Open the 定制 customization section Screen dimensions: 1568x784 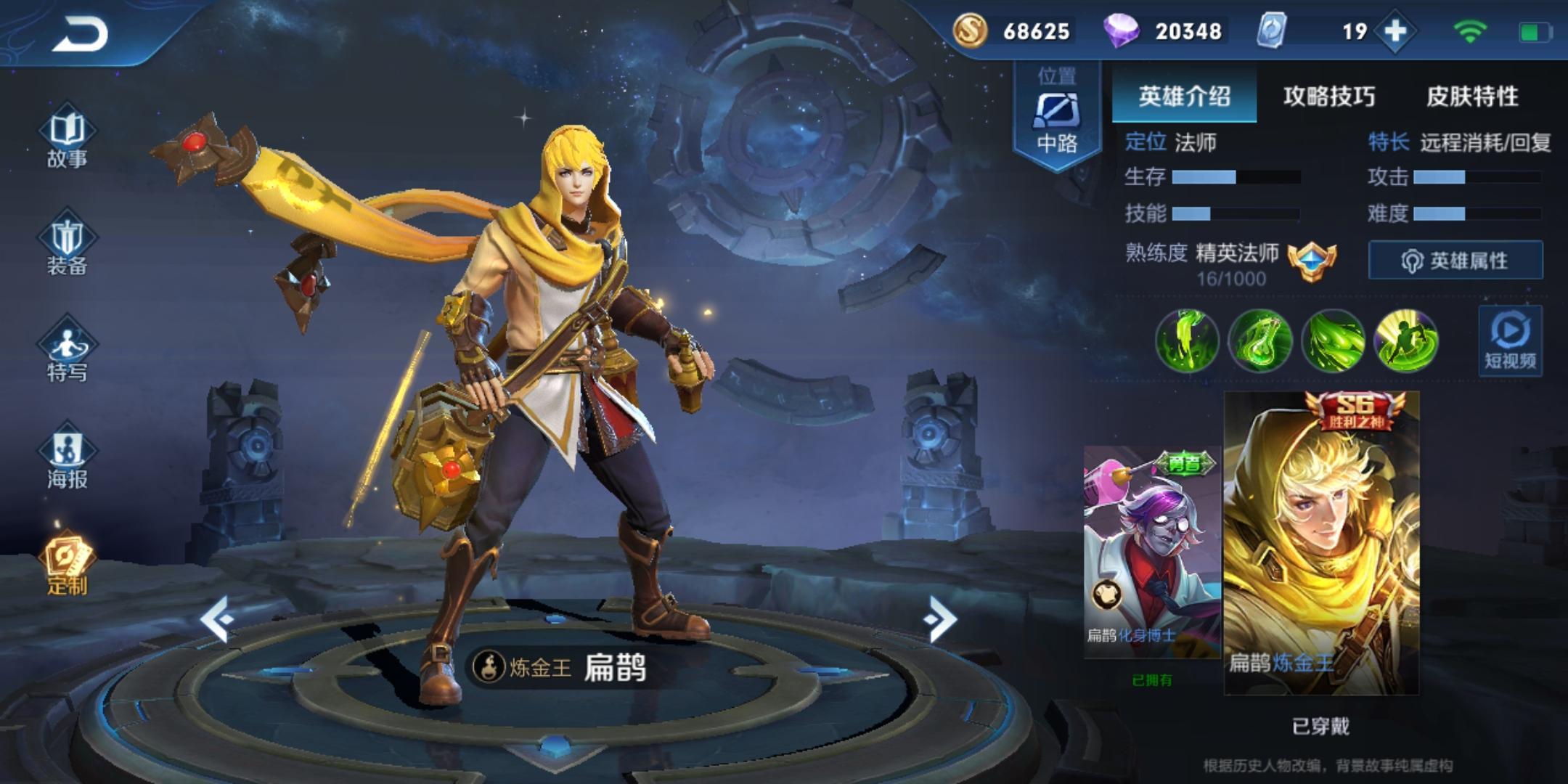[67, 565]
